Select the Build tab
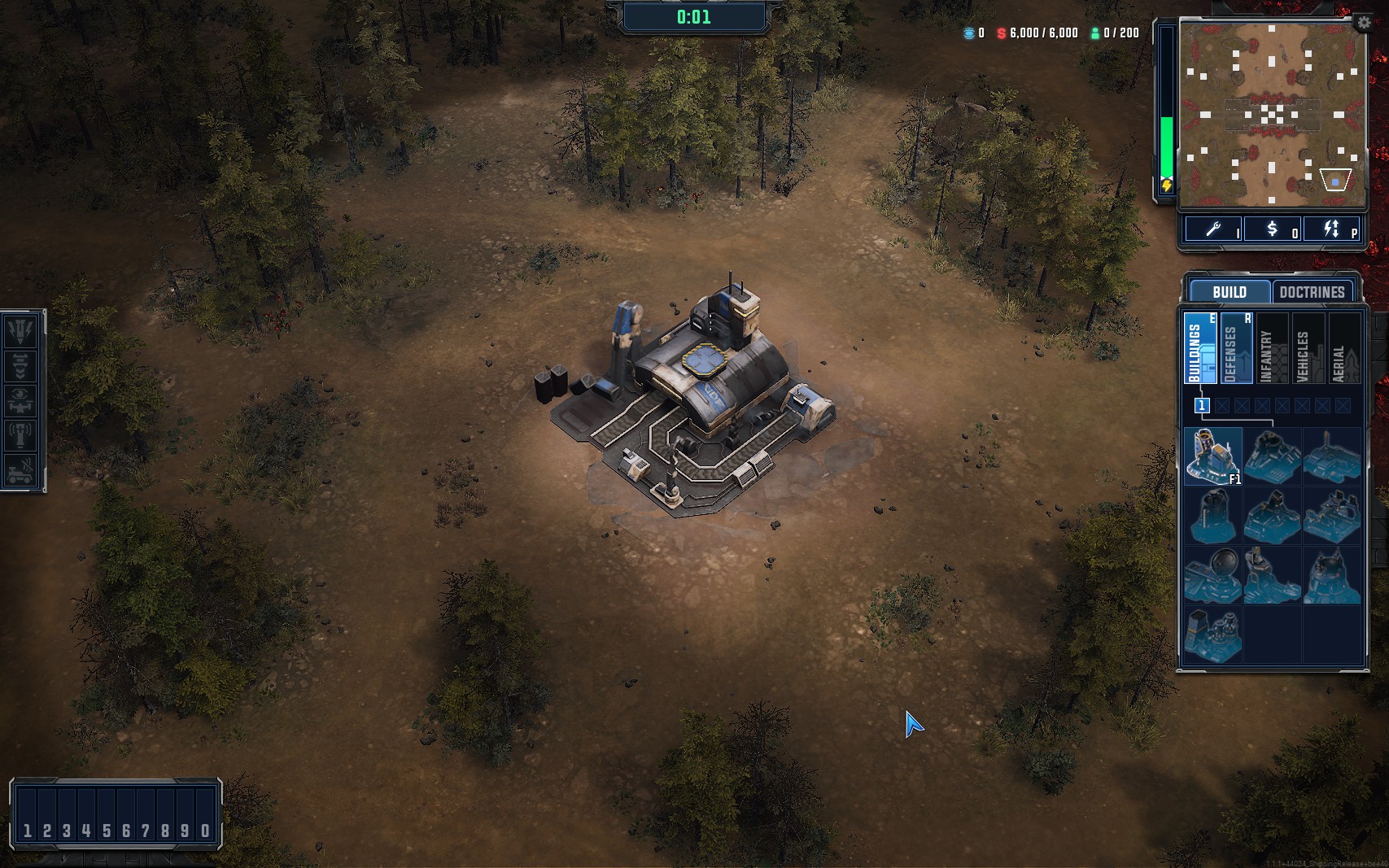 [x=1229, y=292]
